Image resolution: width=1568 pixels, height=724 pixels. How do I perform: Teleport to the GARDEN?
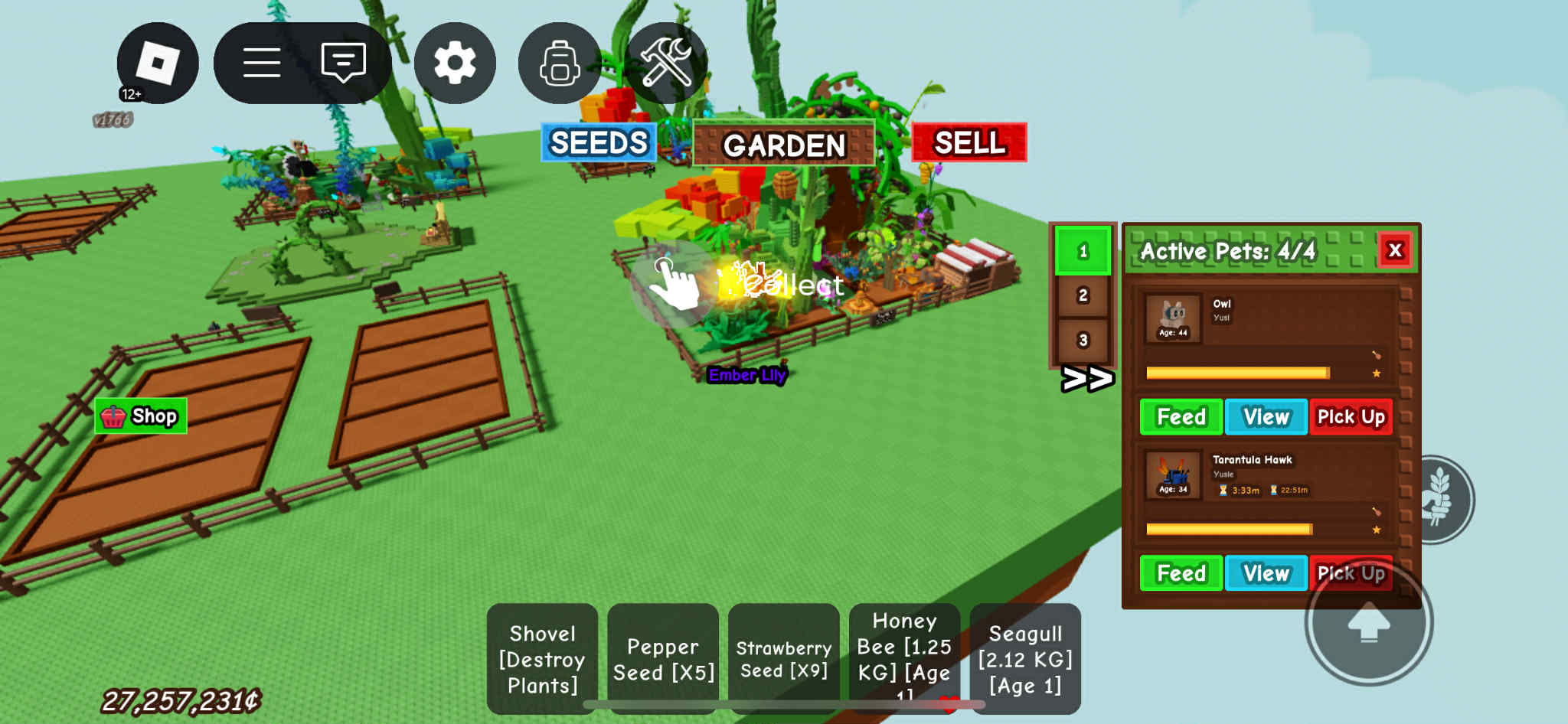tap(784, 144)
